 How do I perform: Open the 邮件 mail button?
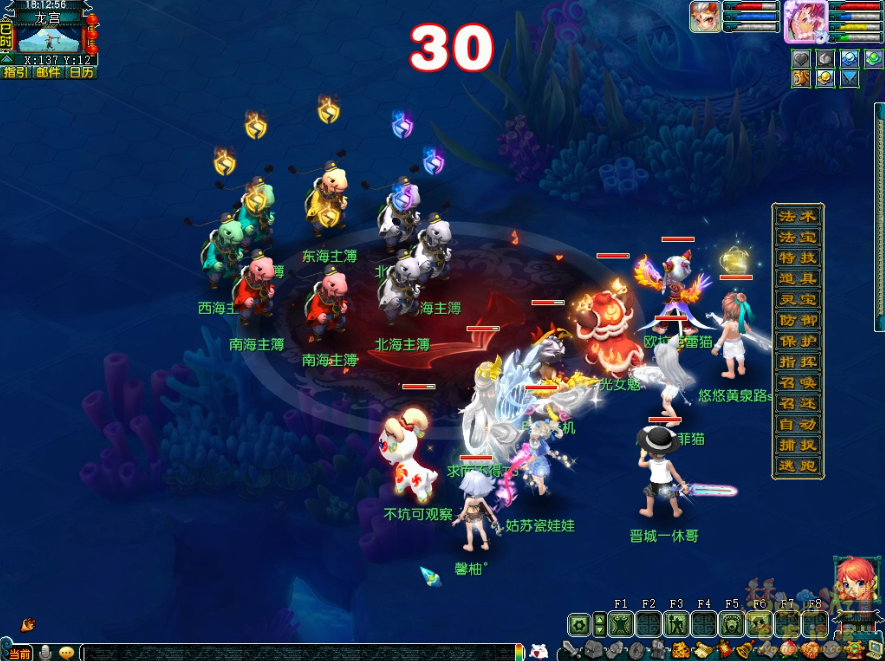(x=48, y=72)
